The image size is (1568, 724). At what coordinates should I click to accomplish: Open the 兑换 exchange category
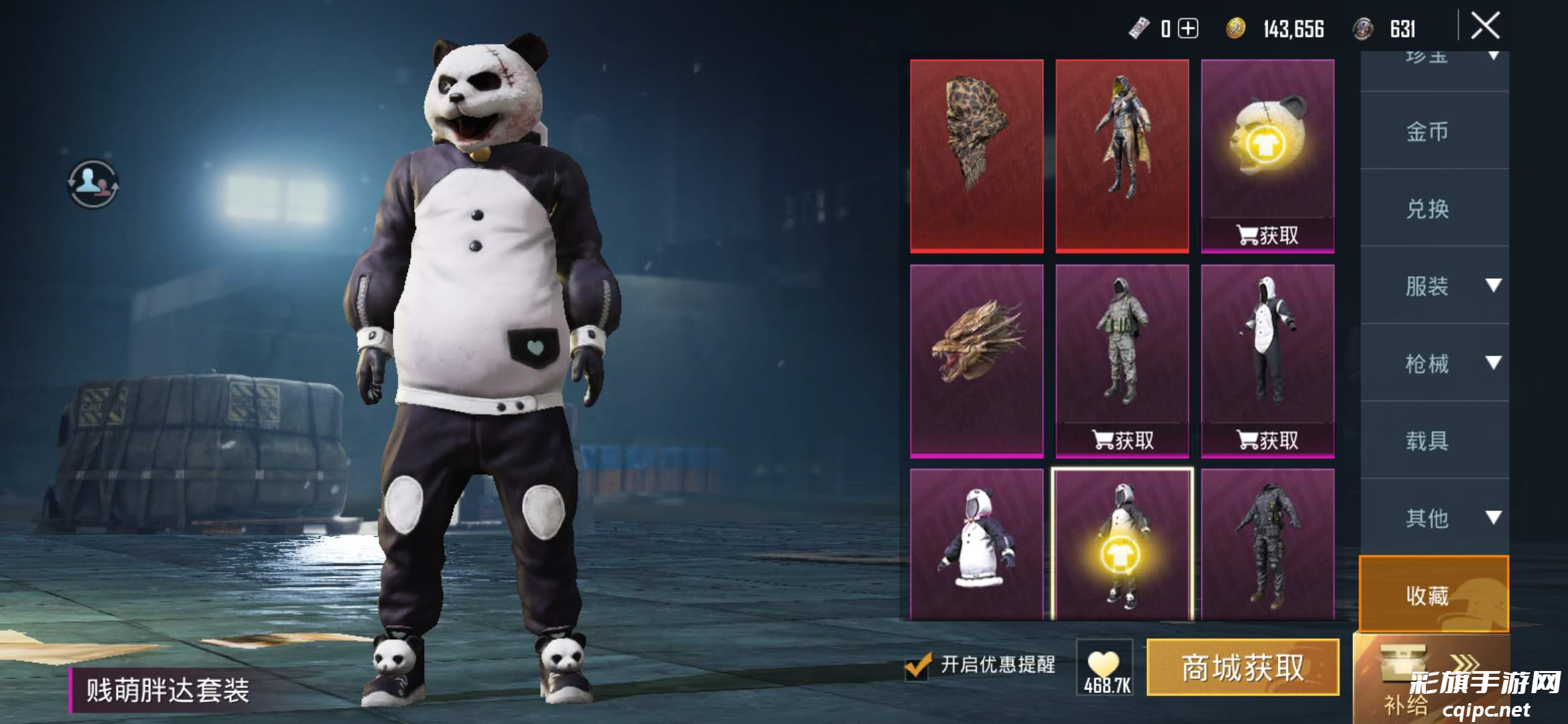click(x=1427, y=208)
